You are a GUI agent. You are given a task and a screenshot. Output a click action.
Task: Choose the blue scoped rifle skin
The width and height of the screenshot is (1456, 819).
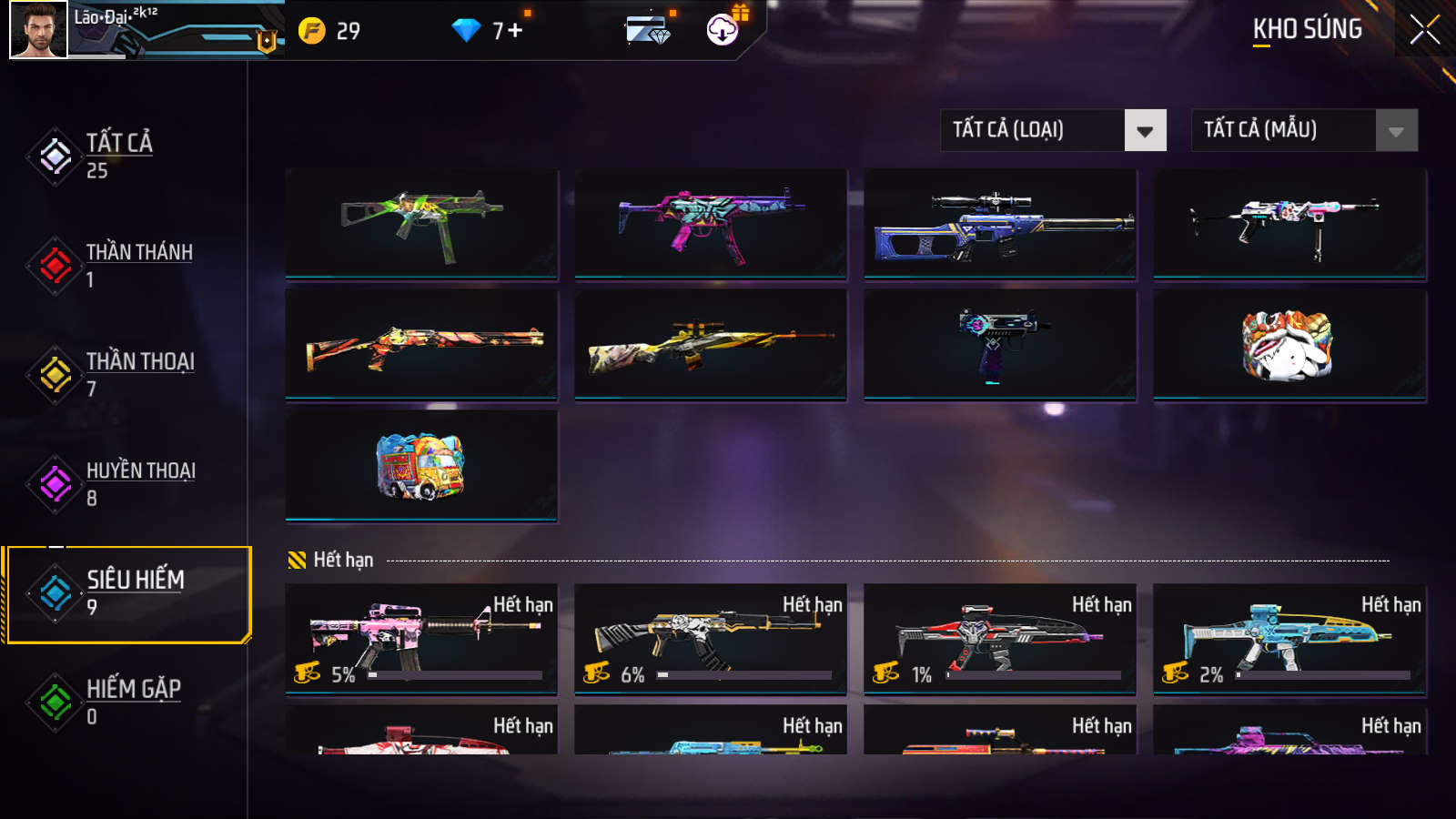999,223
